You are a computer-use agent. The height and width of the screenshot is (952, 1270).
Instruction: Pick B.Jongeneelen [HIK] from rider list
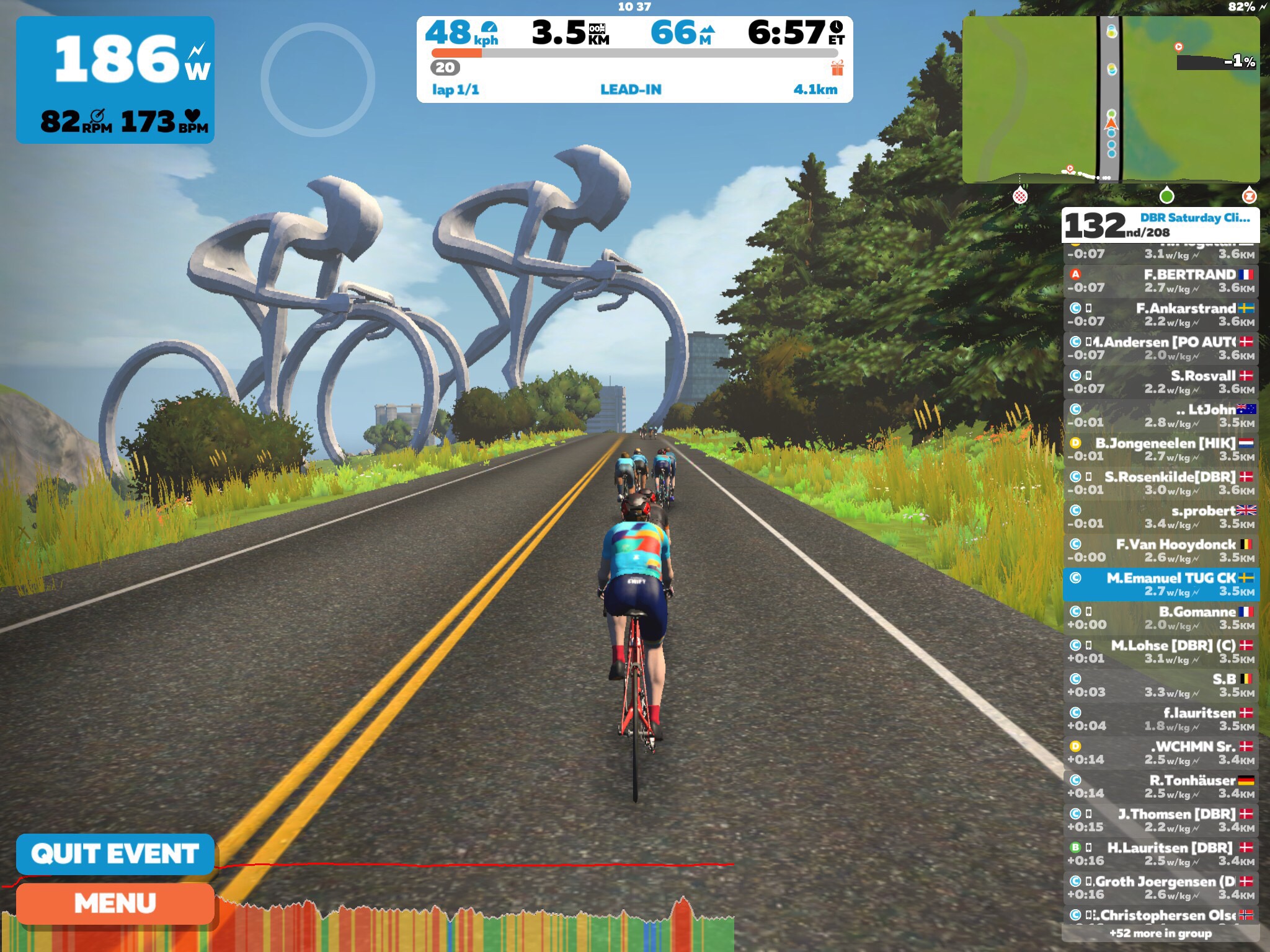pyautogui.click(x=1161, y=449)
